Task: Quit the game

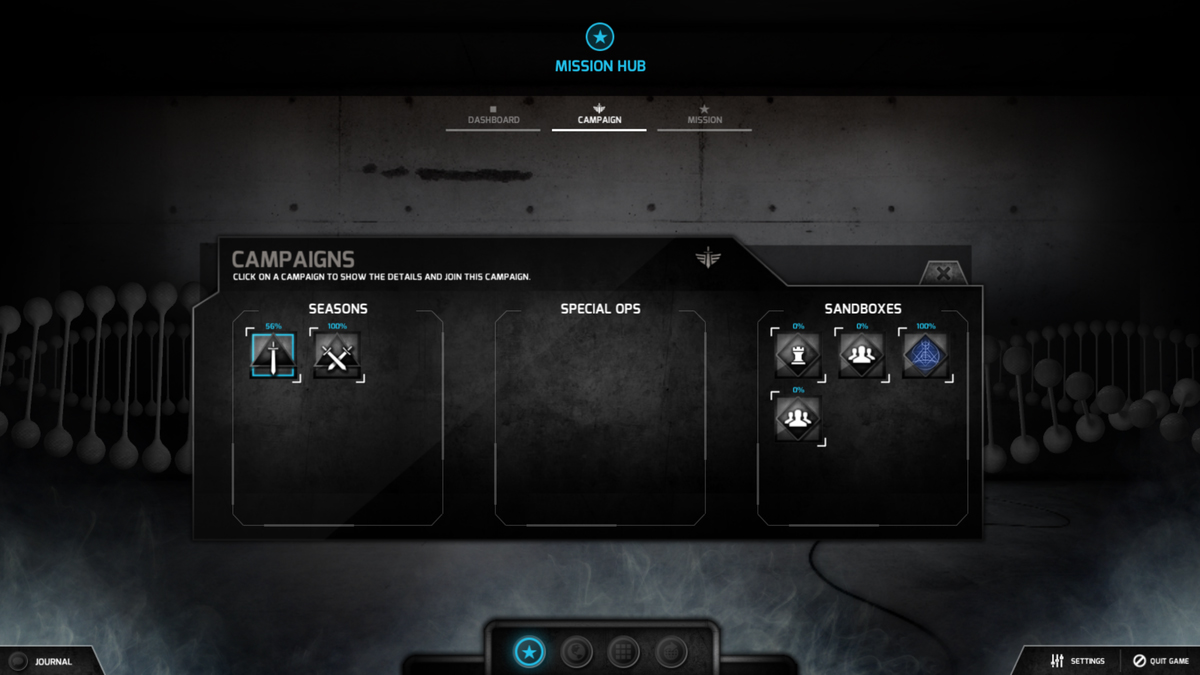Action: coord(1160,661)
